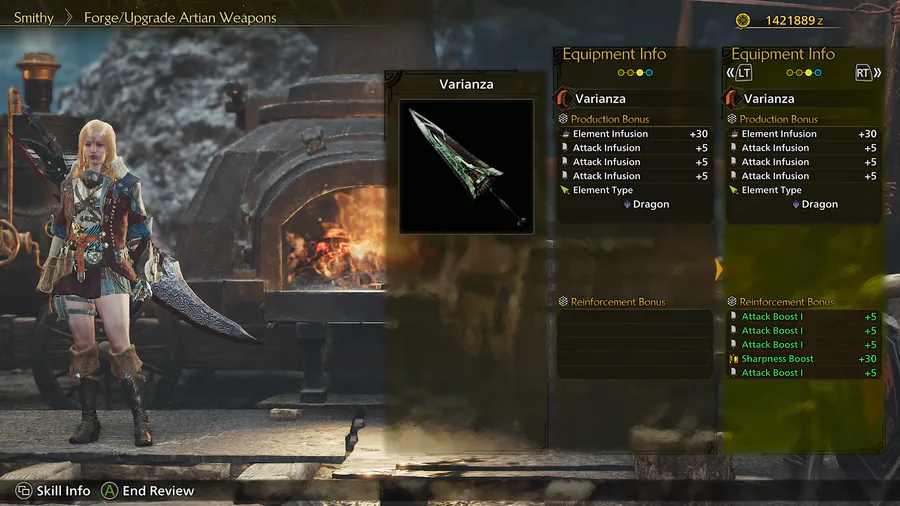Open the Forge/Upgrade Artian Weapons breadcrumb
The height and width of the screenshot is (506, 900).
pyautogui.click(x=180, y=18)
